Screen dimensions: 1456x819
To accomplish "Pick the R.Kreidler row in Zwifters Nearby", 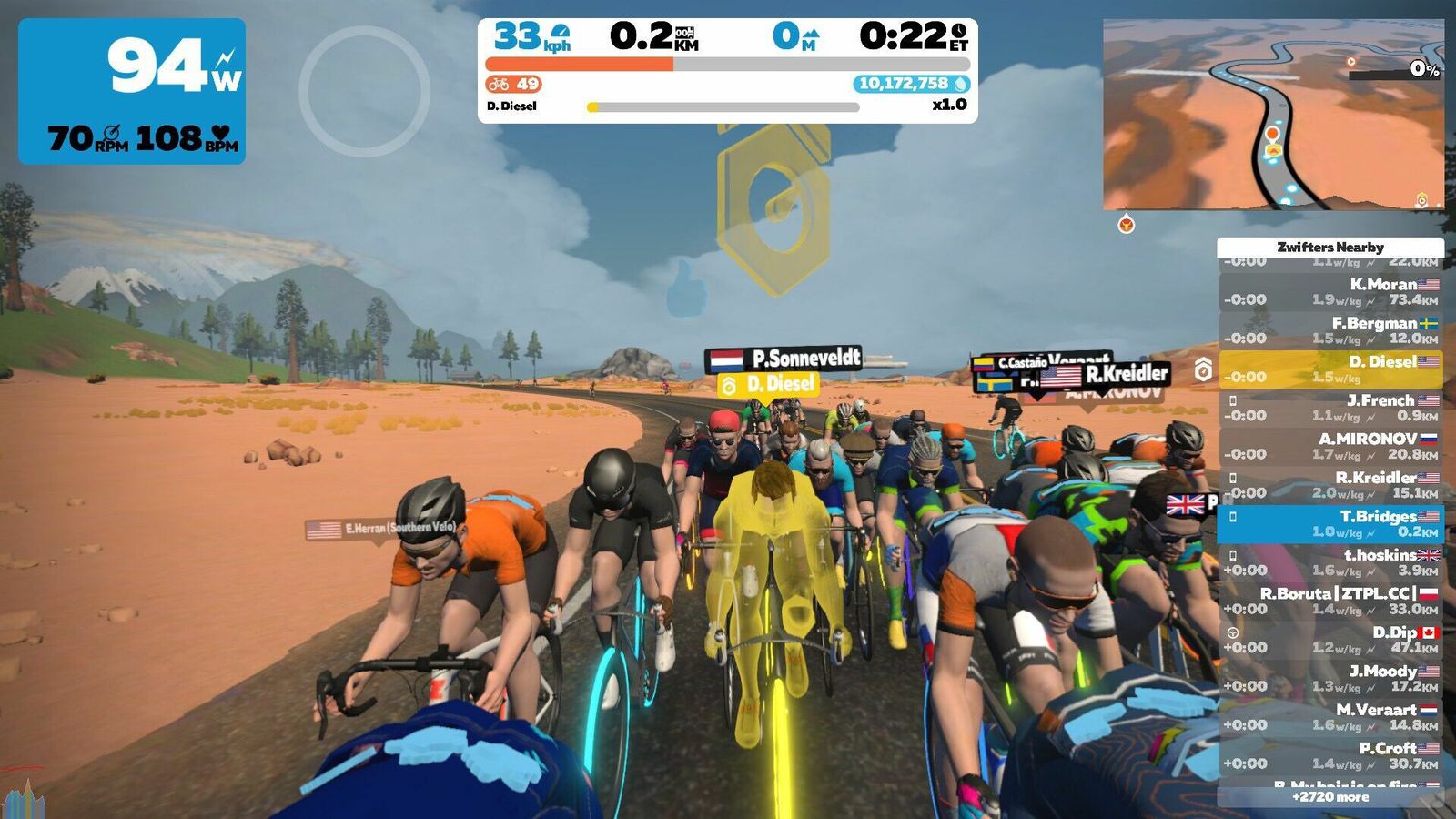I will (x=1330, y=485).
